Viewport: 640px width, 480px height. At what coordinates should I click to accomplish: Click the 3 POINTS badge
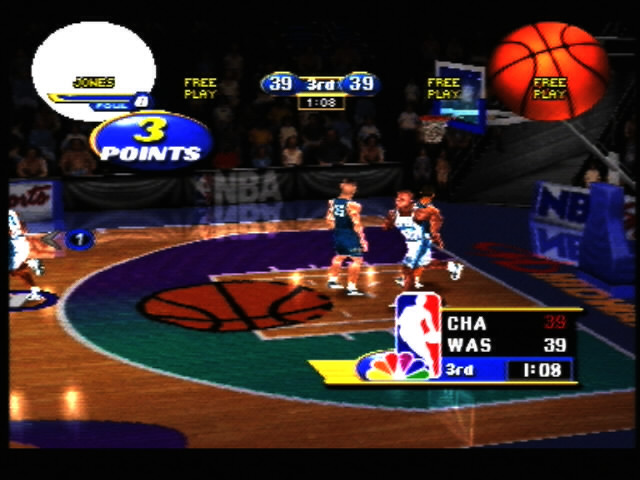coord(151,140)
